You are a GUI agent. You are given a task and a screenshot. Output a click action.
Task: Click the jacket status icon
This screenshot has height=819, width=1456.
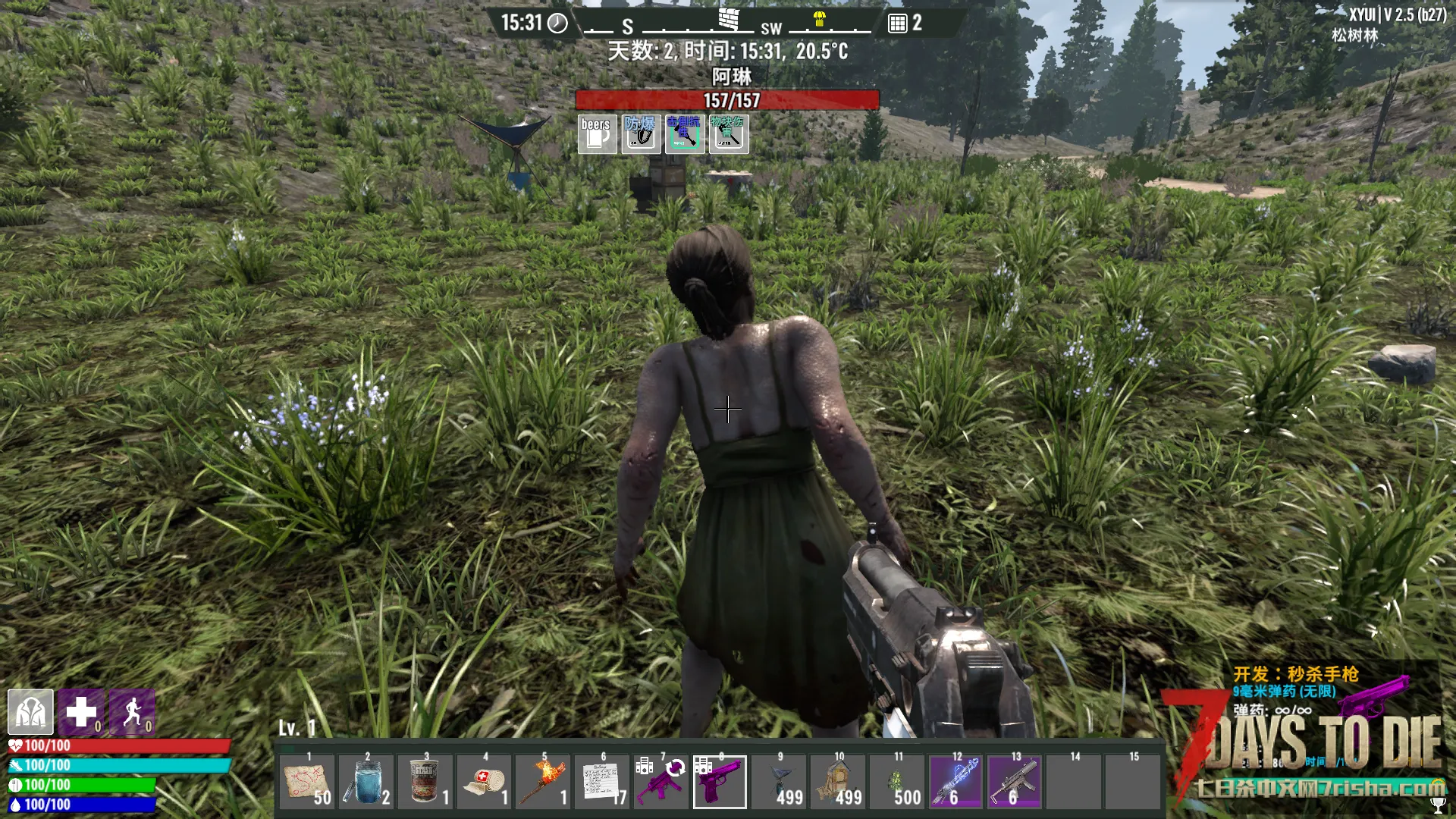(30, 712)
